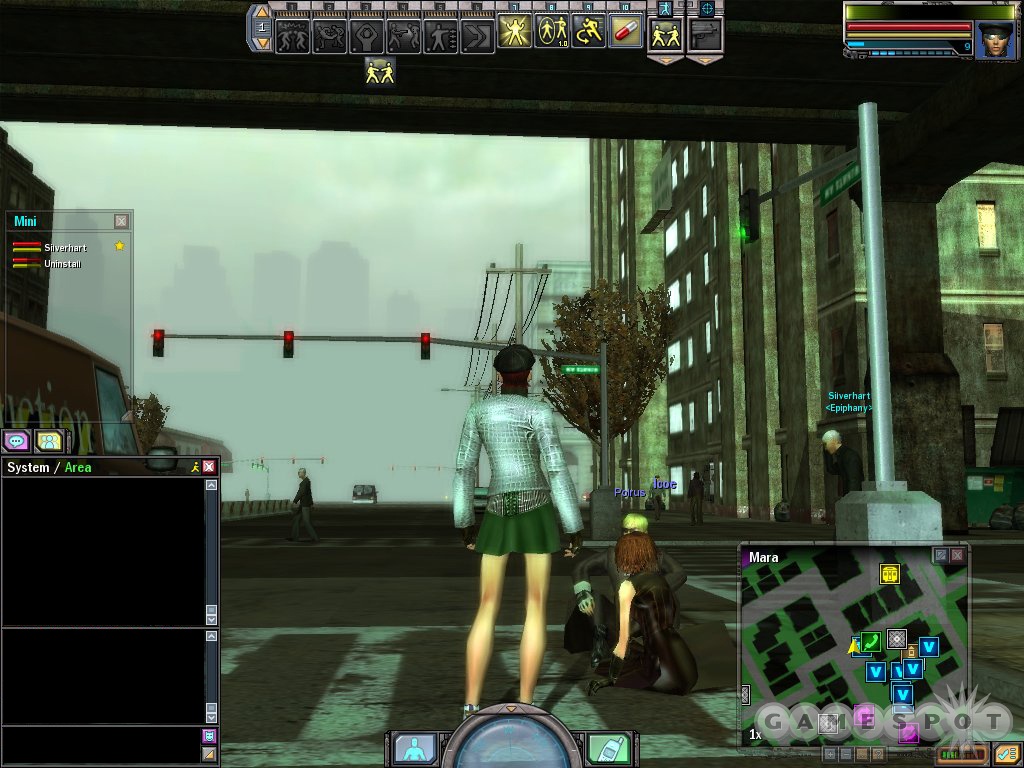Close the Mara minimap window

[957, 555]
